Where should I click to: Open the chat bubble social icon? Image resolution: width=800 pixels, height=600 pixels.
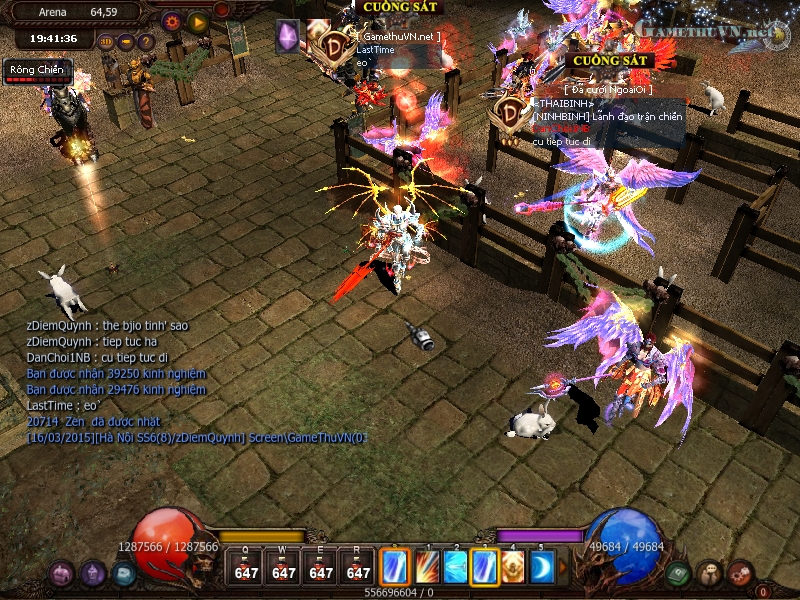[709, 573]
